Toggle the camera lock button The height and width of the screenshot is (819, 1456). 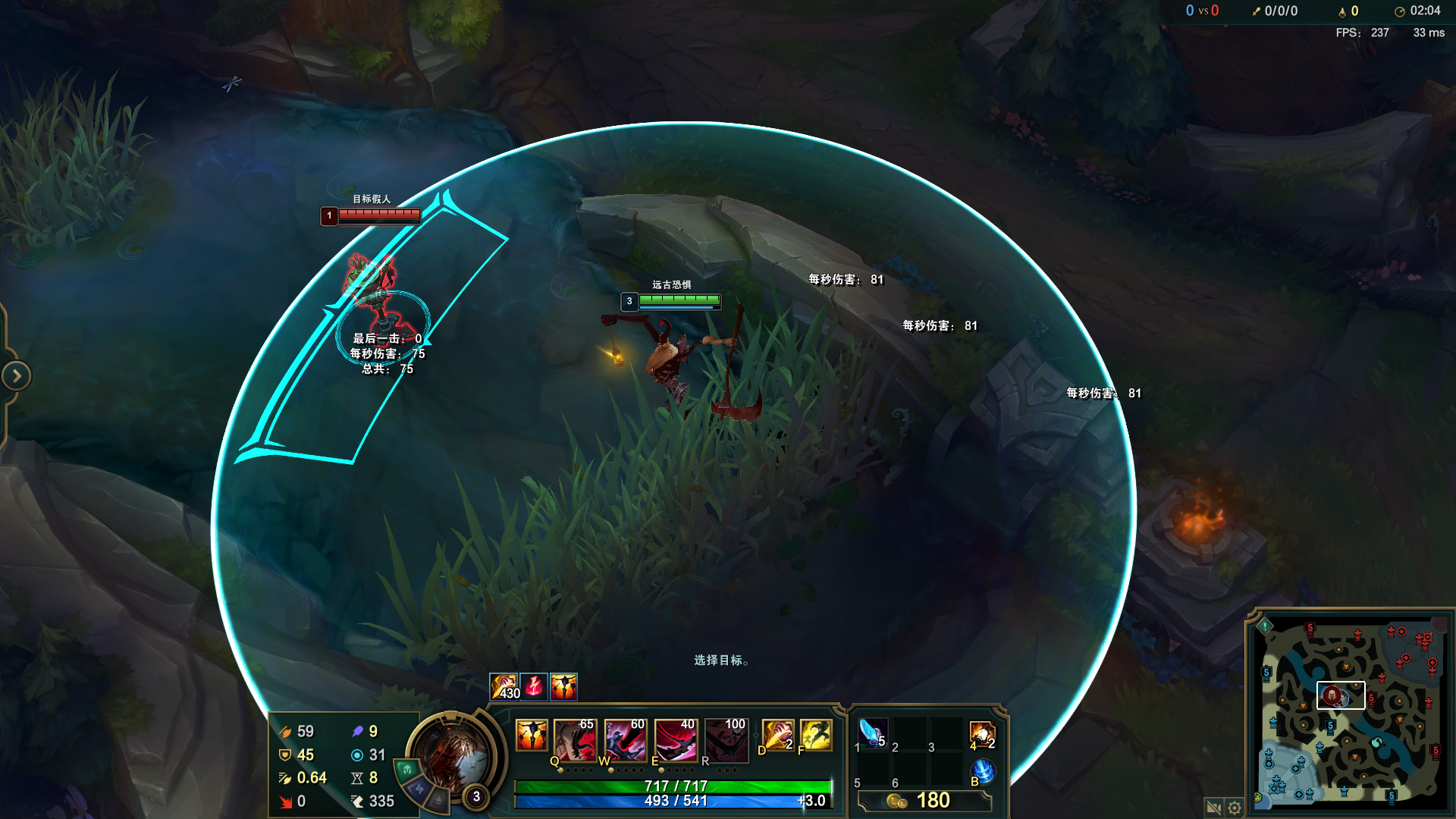point(1213,808)
